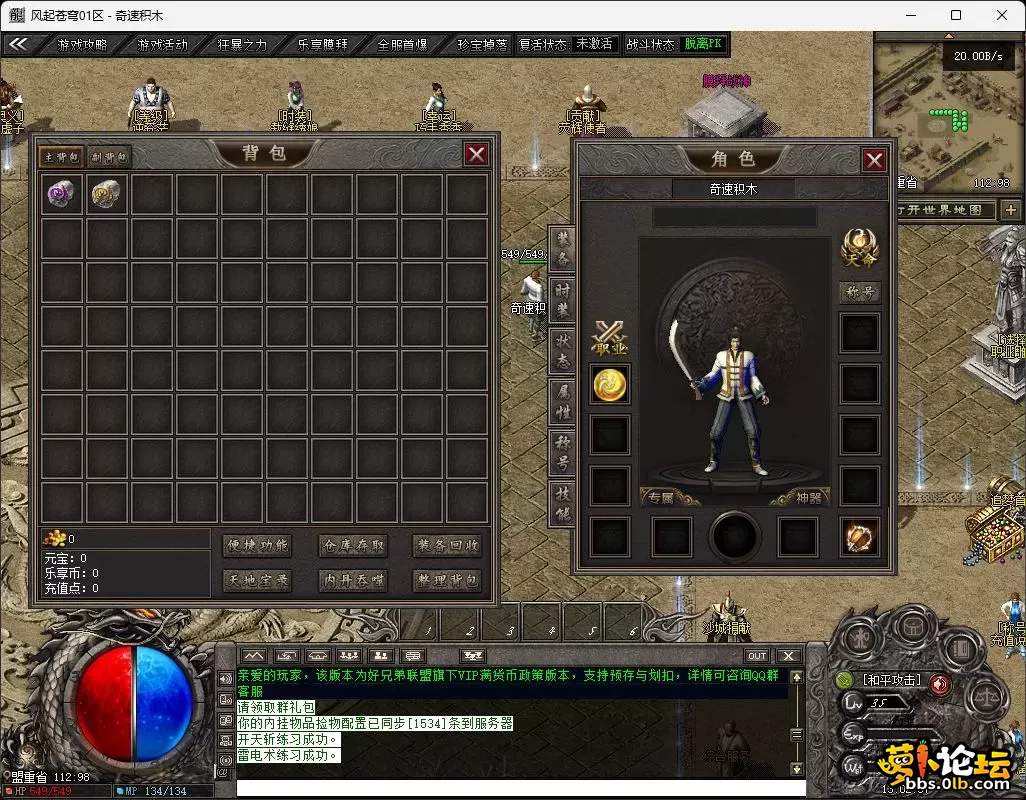This screenshot has height=800, width=1026.
Task: Switch to the 技能 skills side tab
Action: click(x=563, y=503)
